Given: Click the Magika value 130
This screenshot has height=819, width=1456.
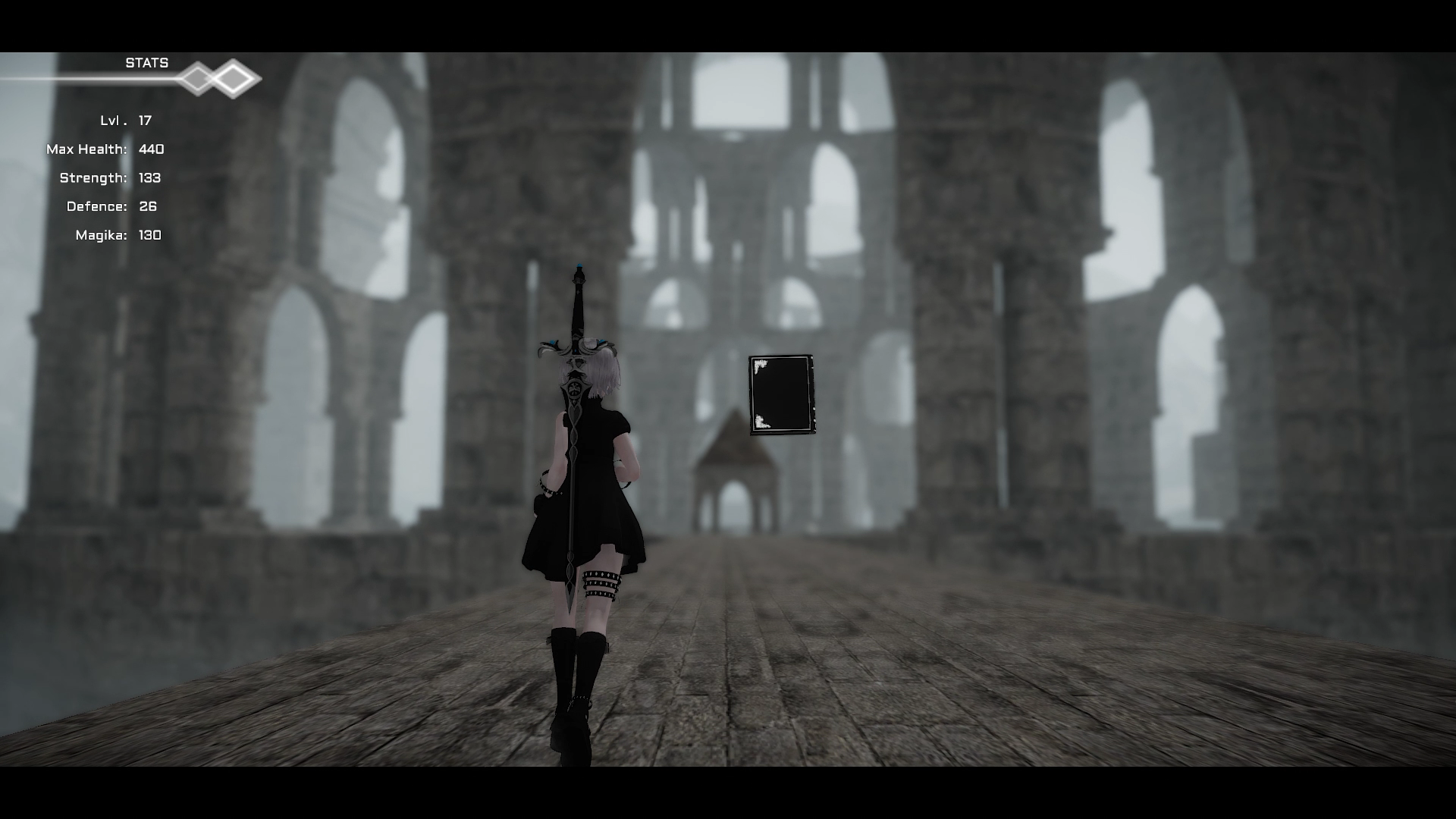Looking at the screenshot, I should (x=149, y=235).
